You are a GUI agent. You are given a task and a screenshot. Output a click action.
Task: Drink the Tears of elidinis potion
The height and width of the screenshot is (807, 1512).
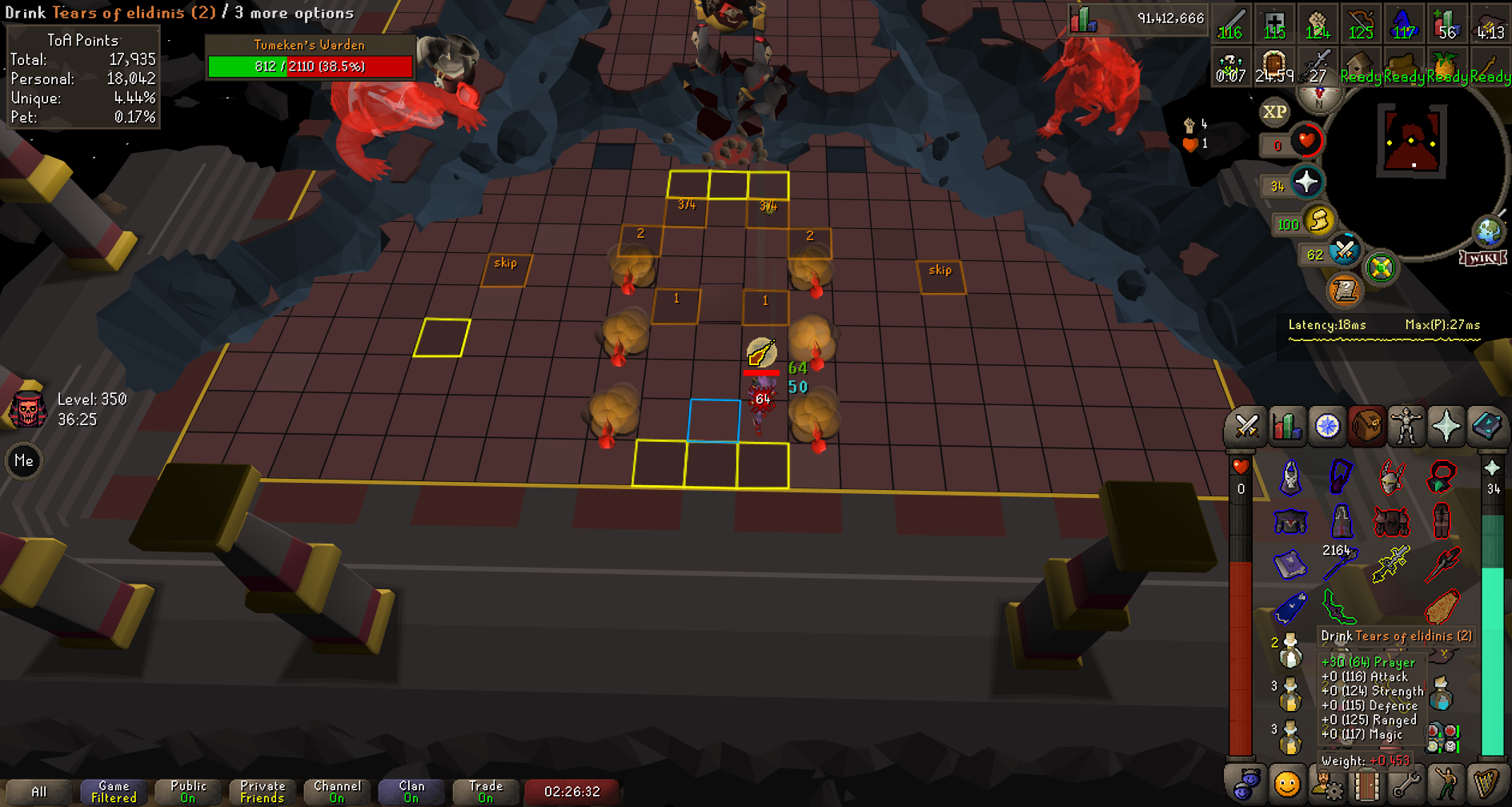1289,651
